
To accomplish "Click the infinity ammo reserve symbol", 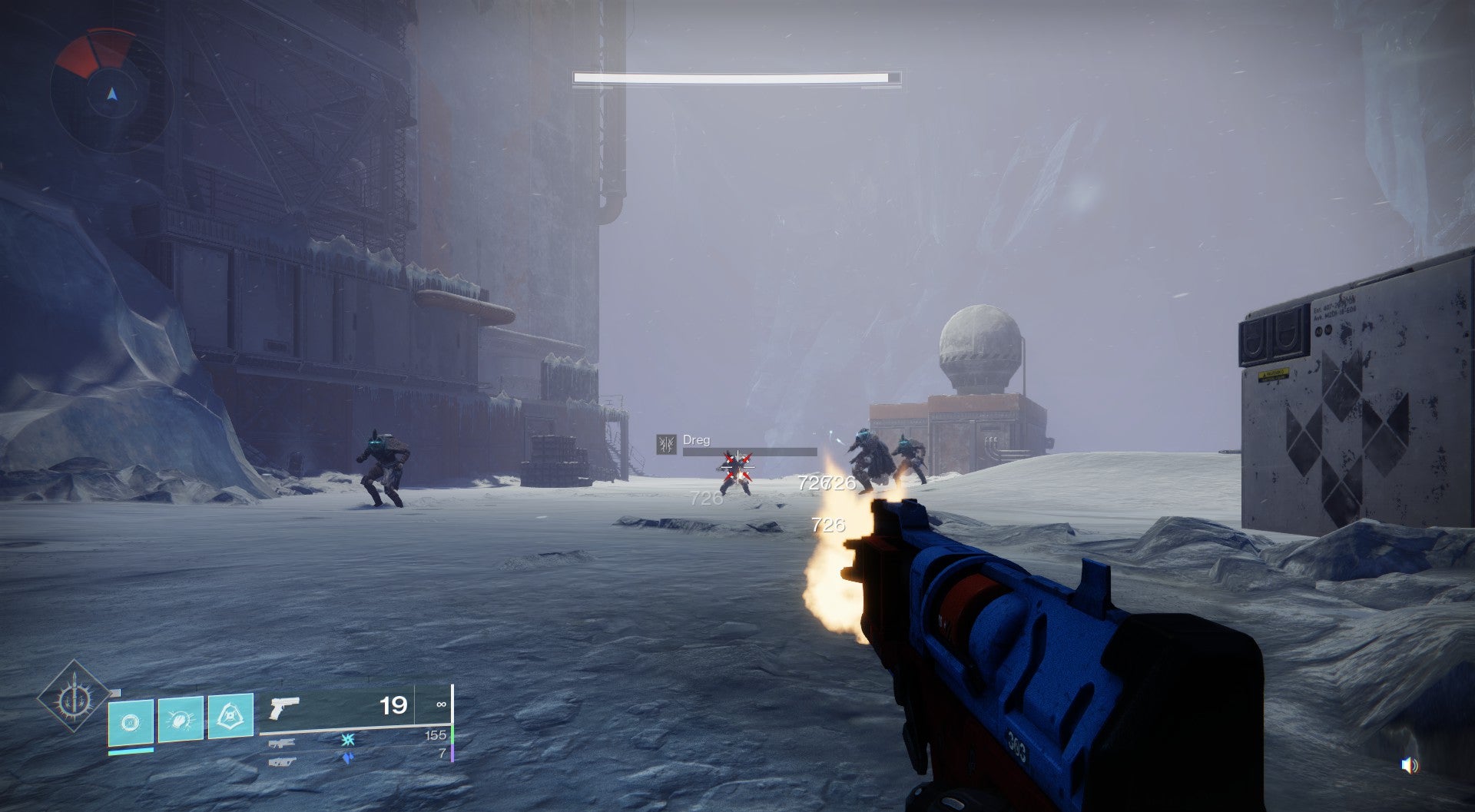I will coord(442,704).
